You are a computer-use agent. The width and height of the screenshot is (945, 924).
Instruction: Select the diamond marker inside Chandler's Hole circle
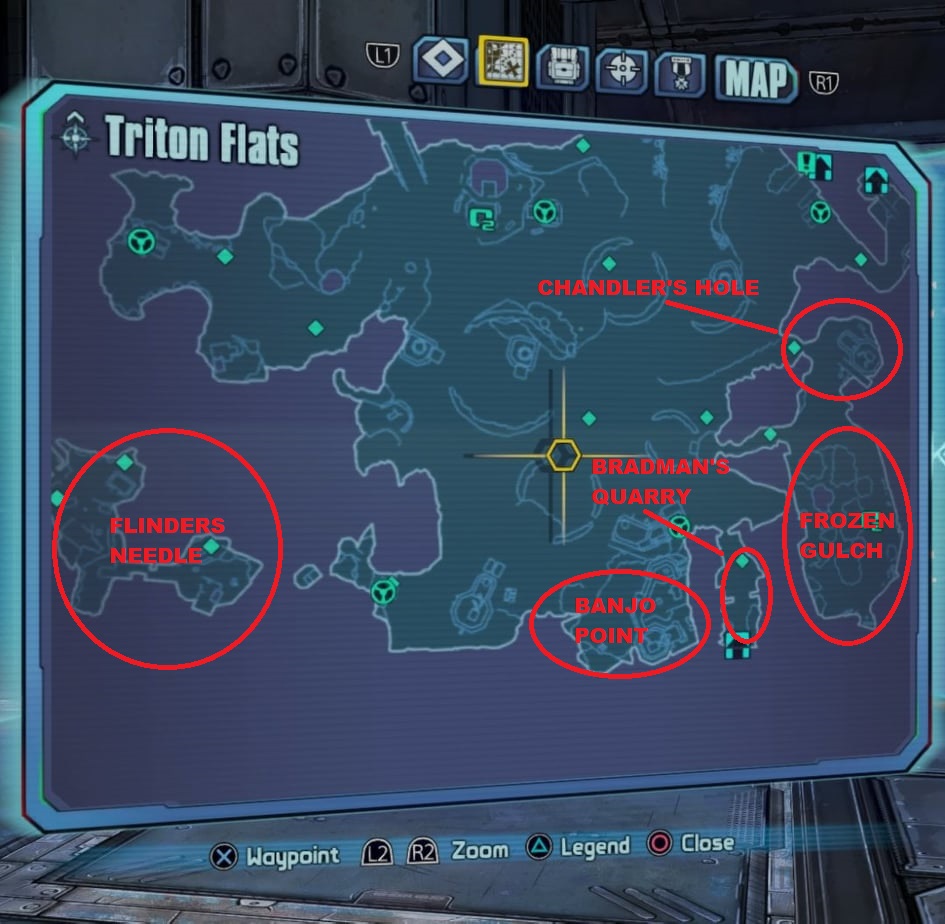tap(794, 348)
